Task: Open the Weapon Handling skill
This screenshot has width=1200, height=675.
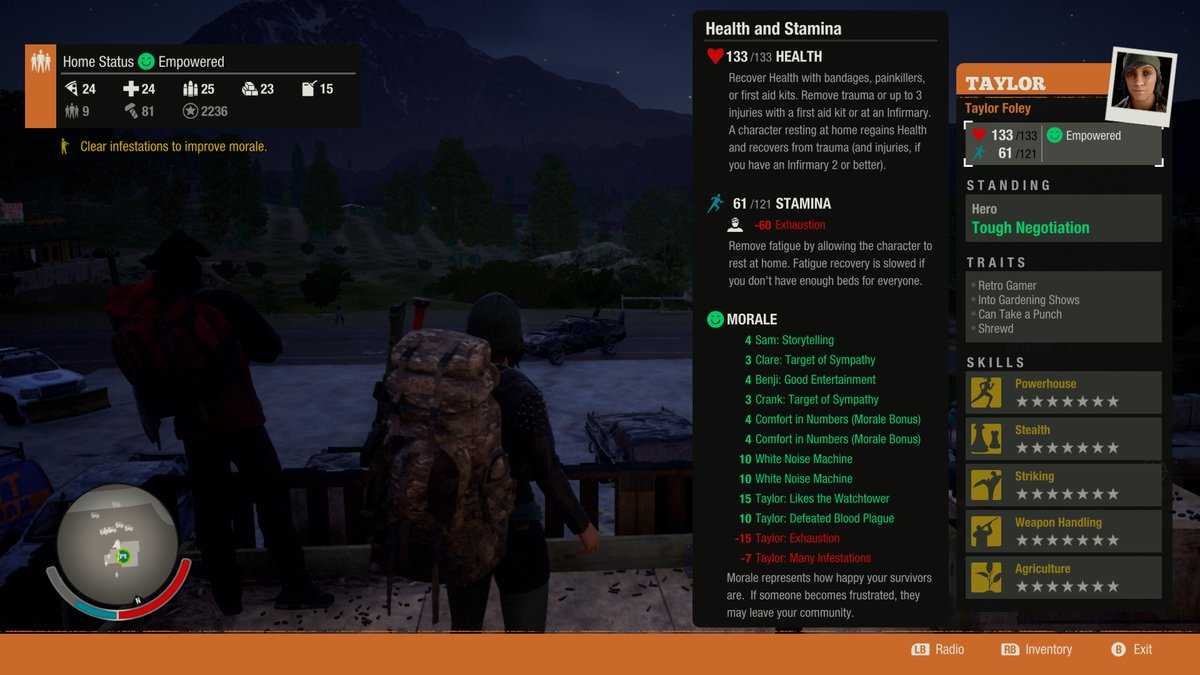Action: (1063, 531)
